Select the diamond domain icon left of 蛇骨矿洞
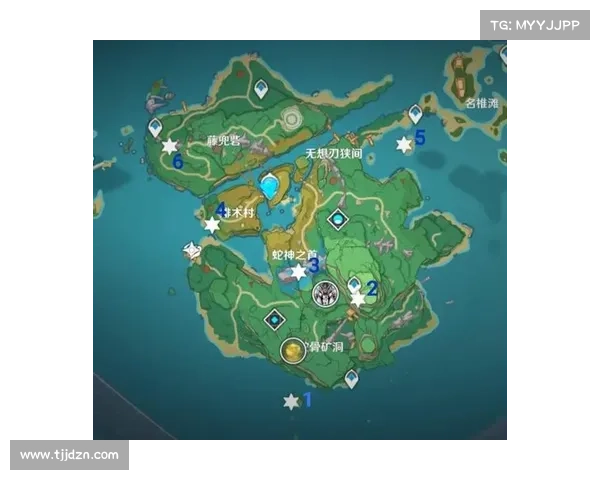Viewport: 600px width, 480px height. coord(273,319)
